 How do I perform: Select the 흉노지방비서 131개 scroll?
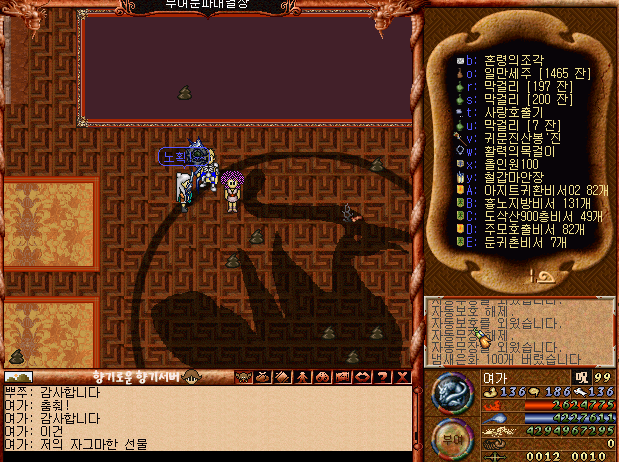point(525,202)
